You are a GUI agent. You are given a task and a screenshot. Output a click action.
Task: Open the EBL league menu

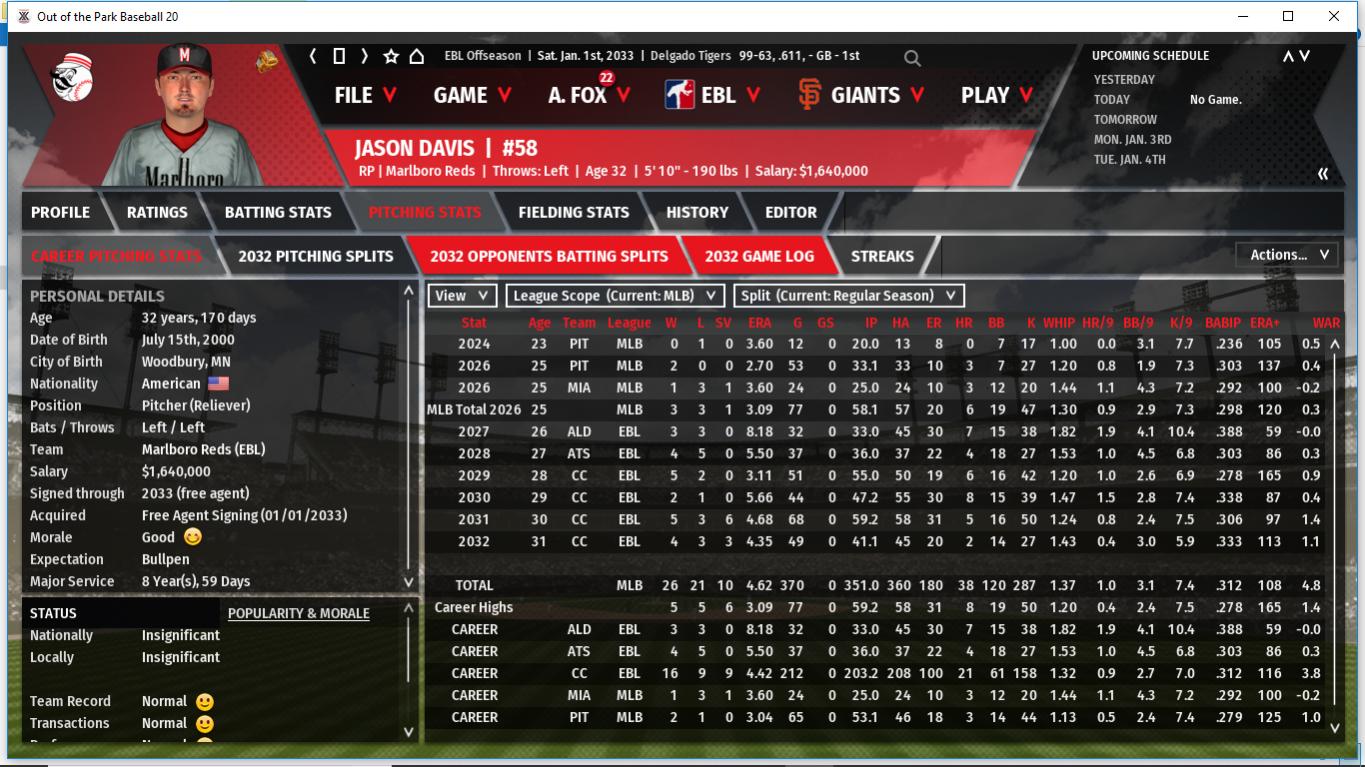712,95
